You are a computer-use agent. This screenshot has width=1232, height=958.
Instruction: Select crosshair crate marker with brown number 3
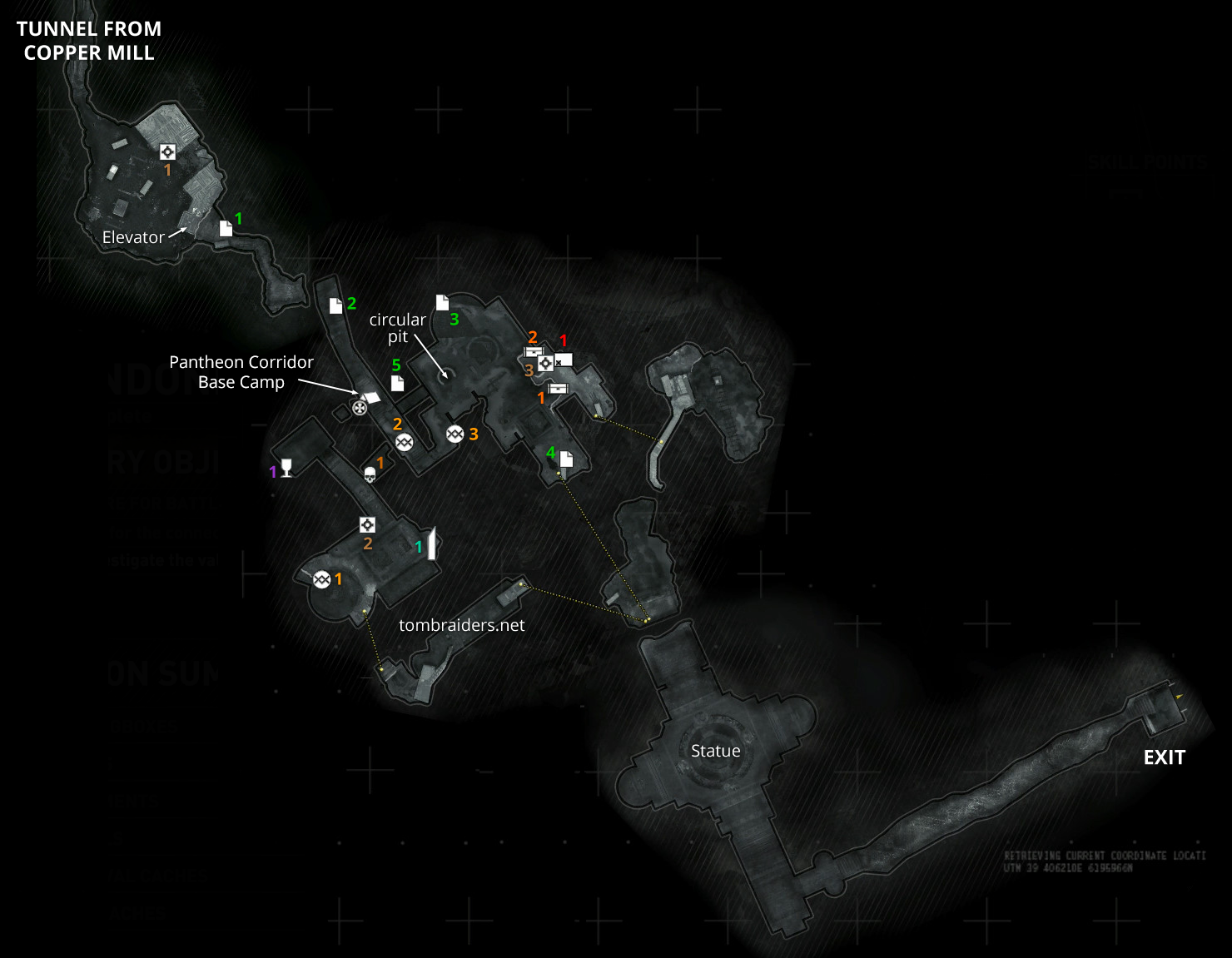545,364
